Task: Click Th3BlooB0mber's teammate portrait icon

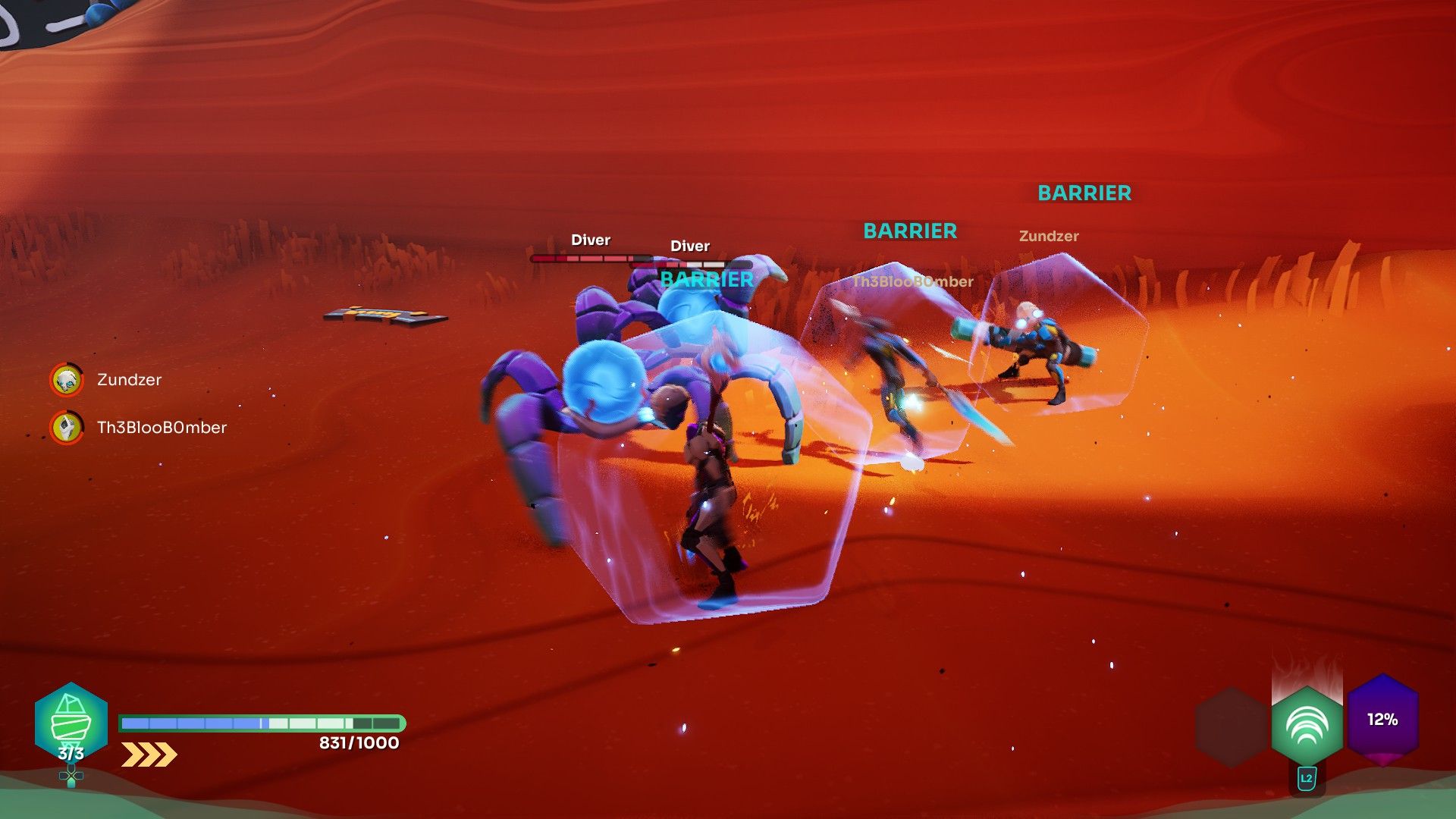Action: pos(67,427)
